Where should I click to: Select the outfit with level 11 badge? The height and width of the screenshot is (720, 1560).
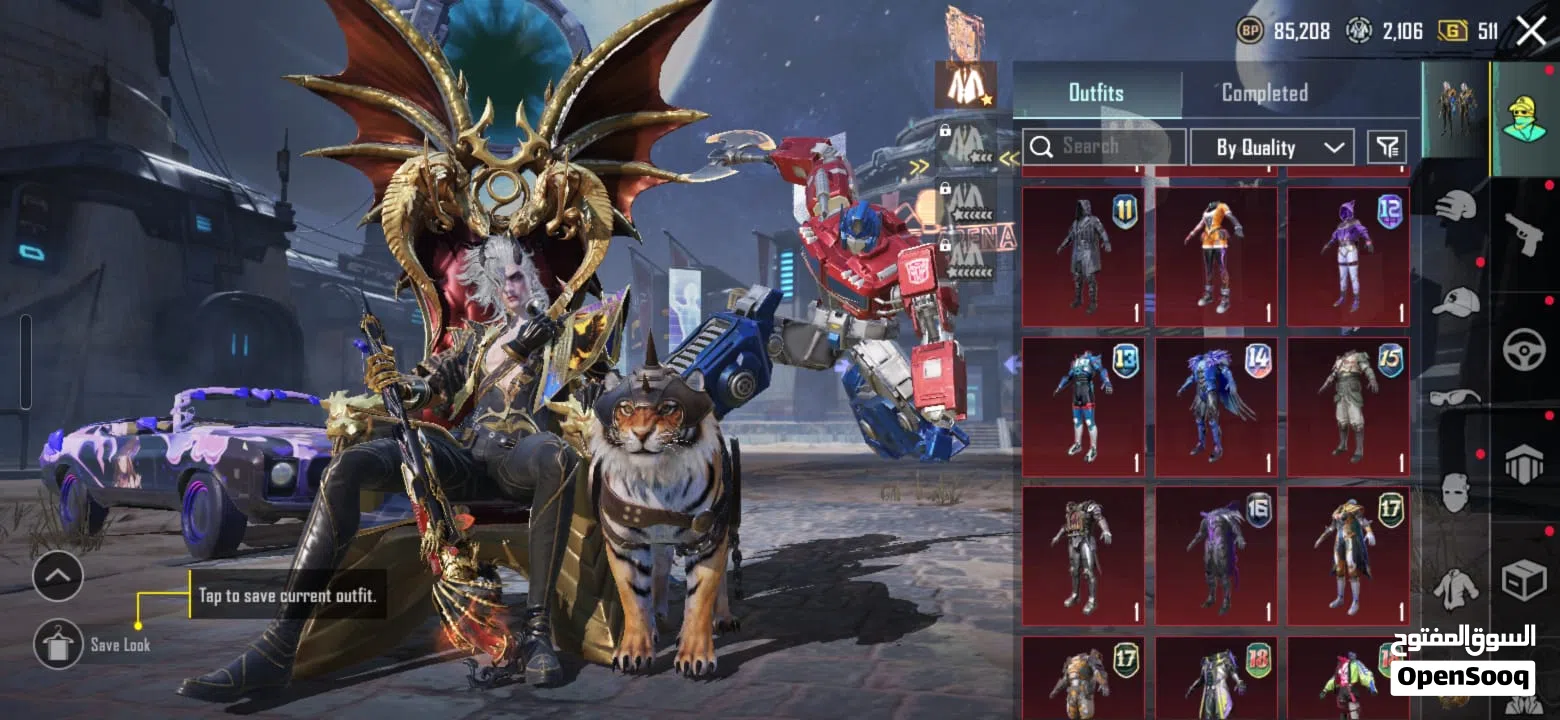point(1084,257)
